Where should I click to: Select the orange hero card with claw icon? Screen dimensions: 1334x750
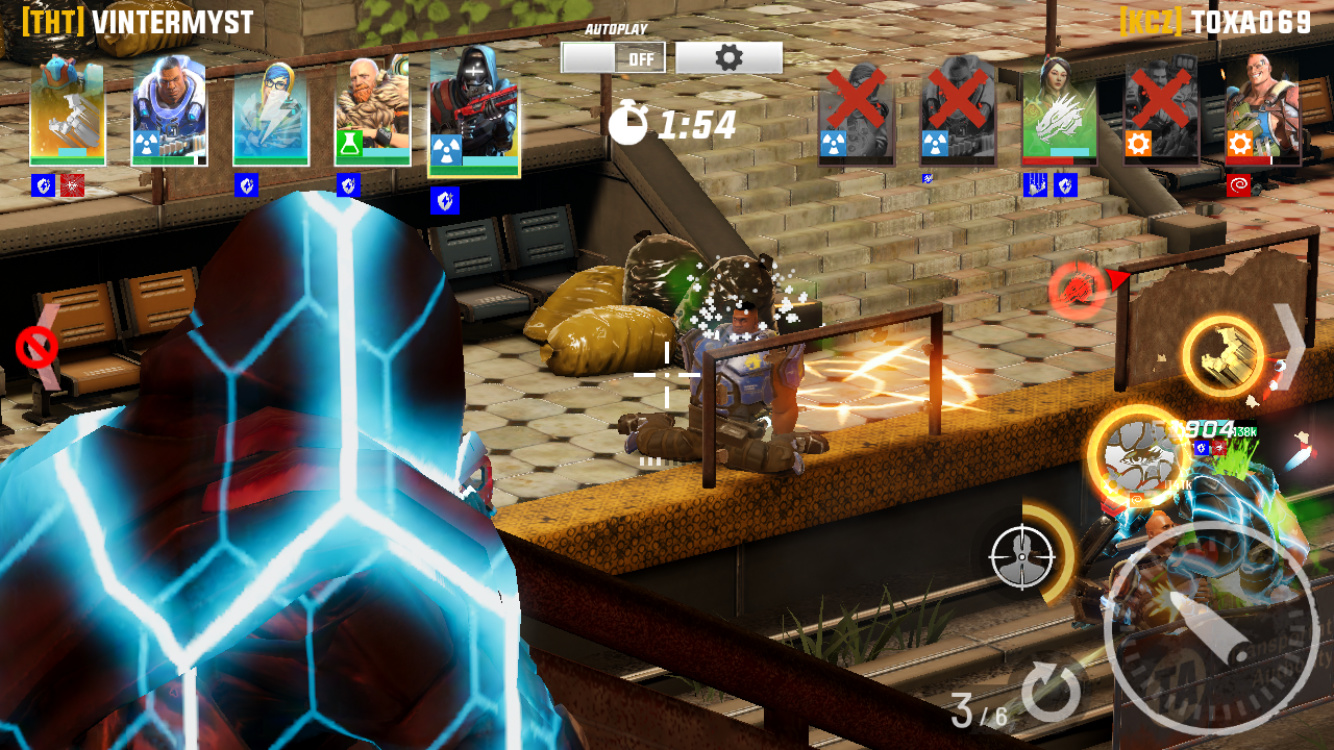coord(67,112)
